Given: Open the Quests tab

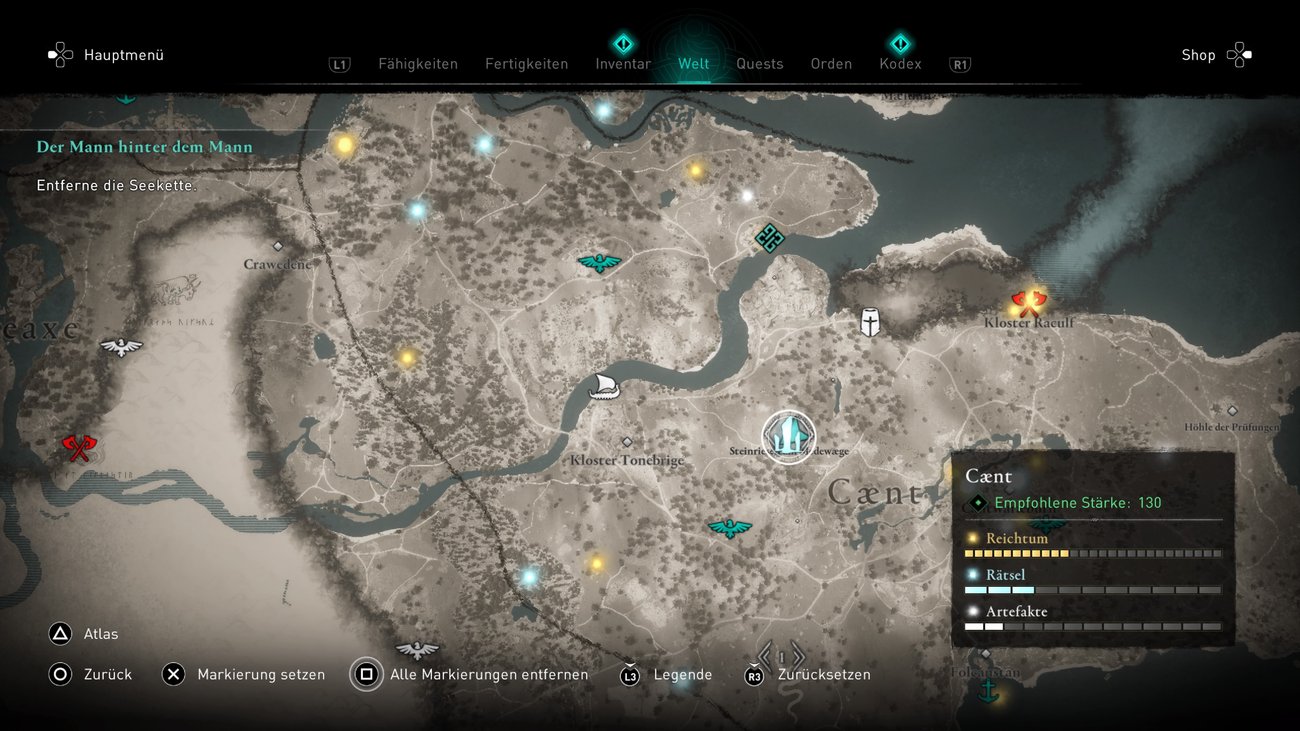Looking at the screenshot, I should [x=759, y=64].
